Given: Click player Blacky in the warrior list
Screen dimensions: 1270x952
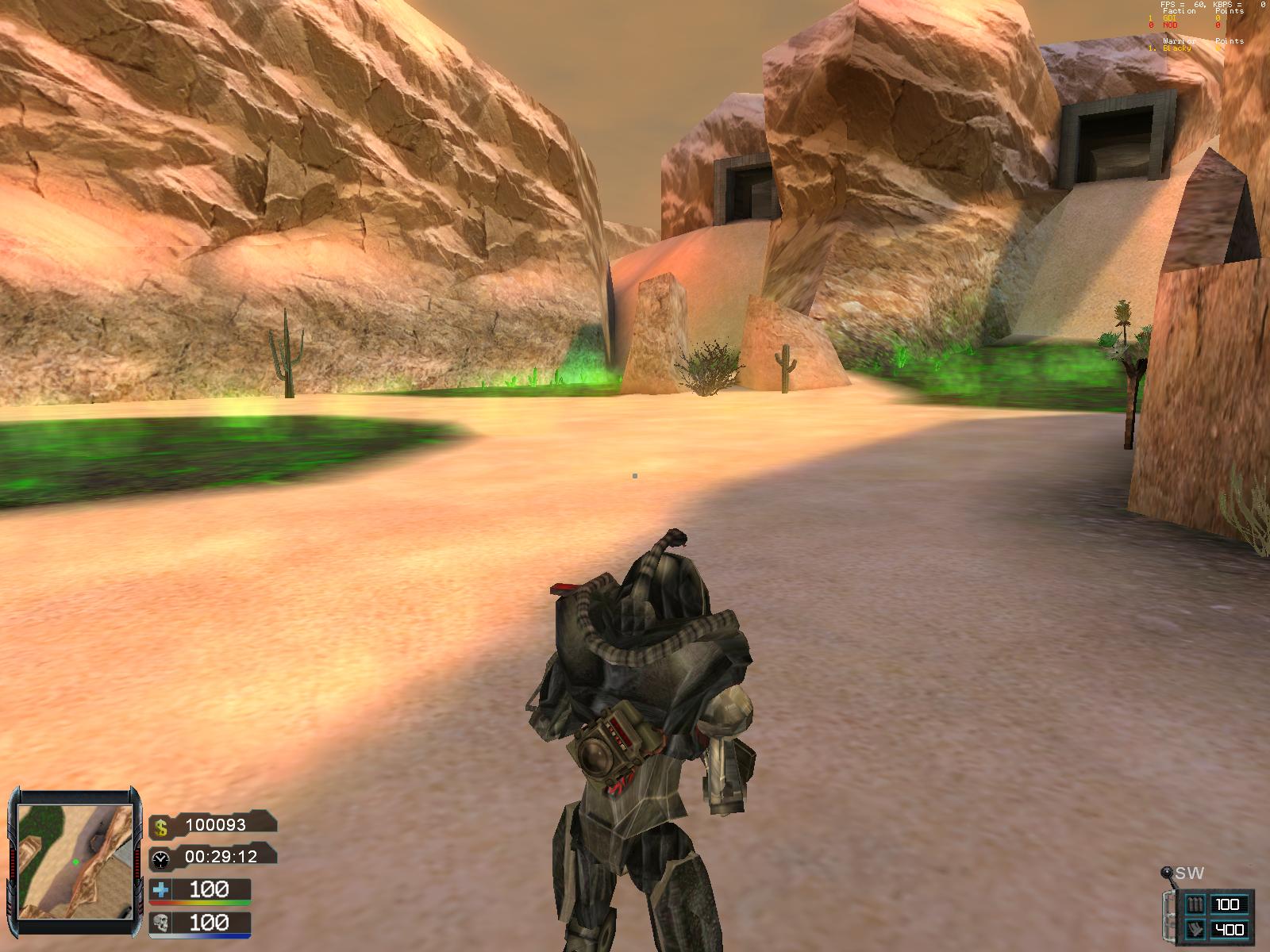Looking at the screenshot, I should (1178, 48).
